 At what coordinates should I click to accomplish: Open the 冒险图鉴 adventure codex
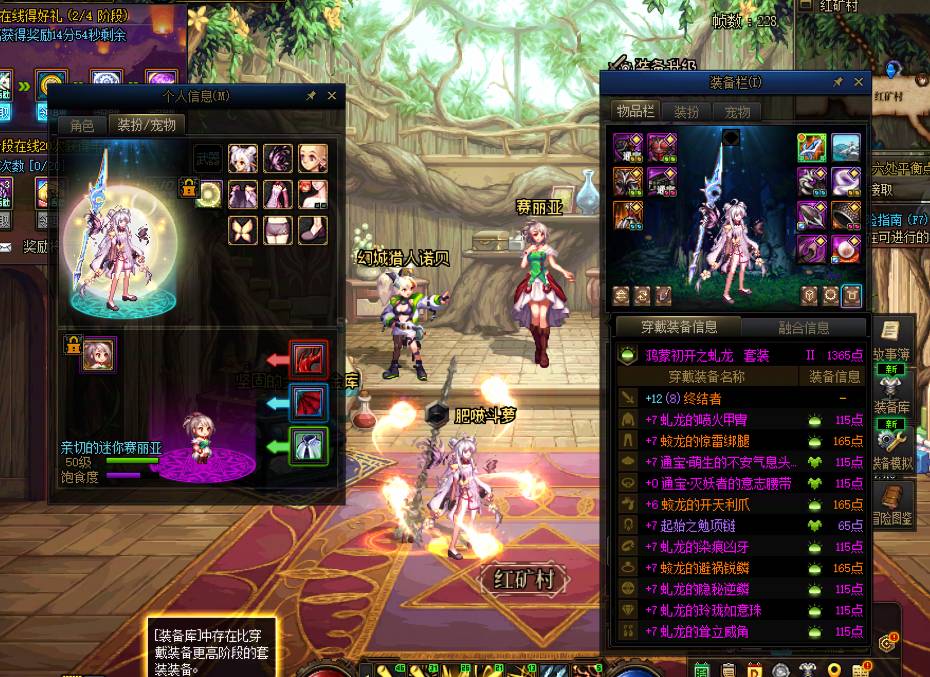pyautogui.click(x=889, y=505)
